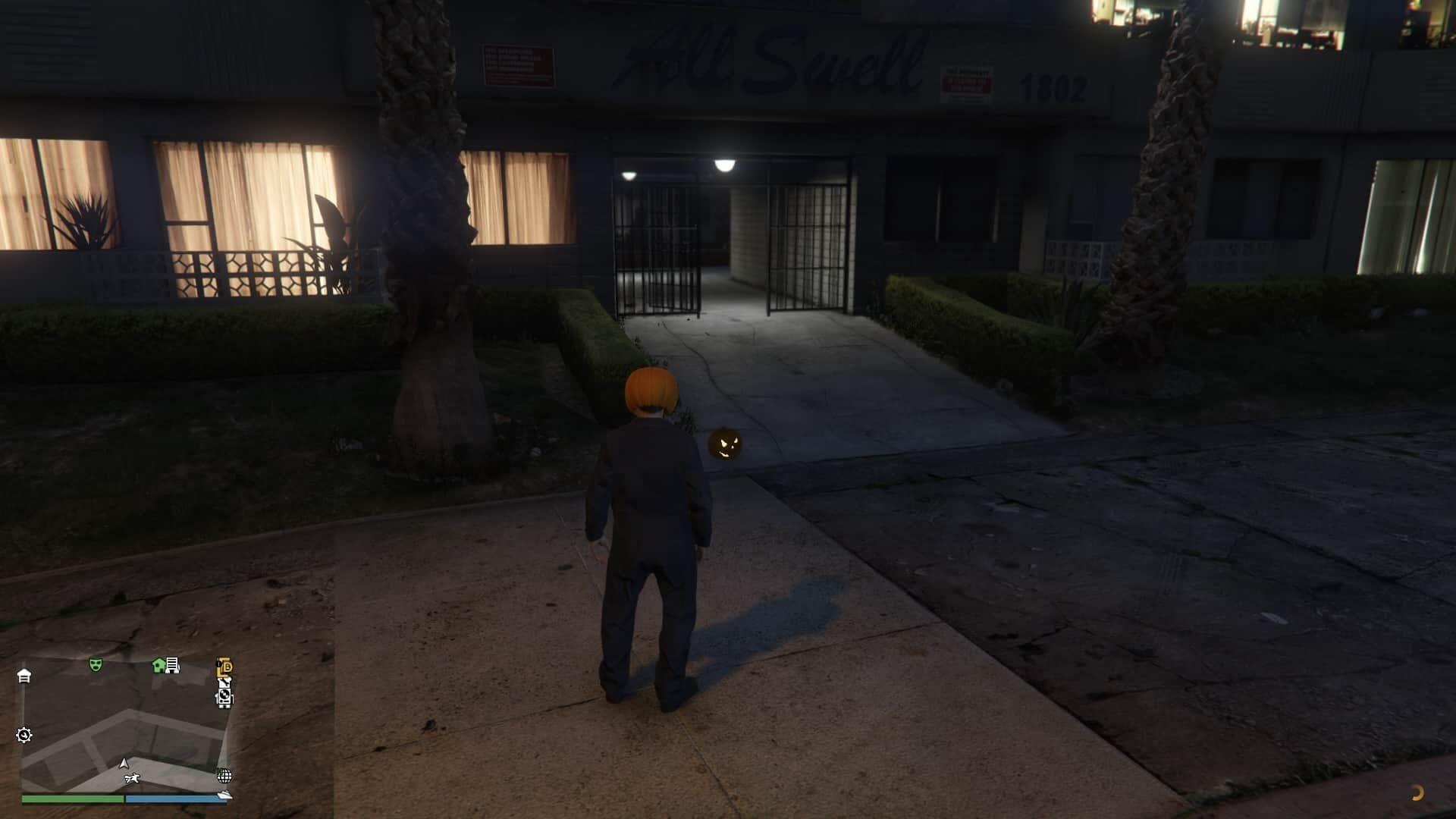
Task: Click the green health bar under the minimap
Action: click(x=72, y=799)
